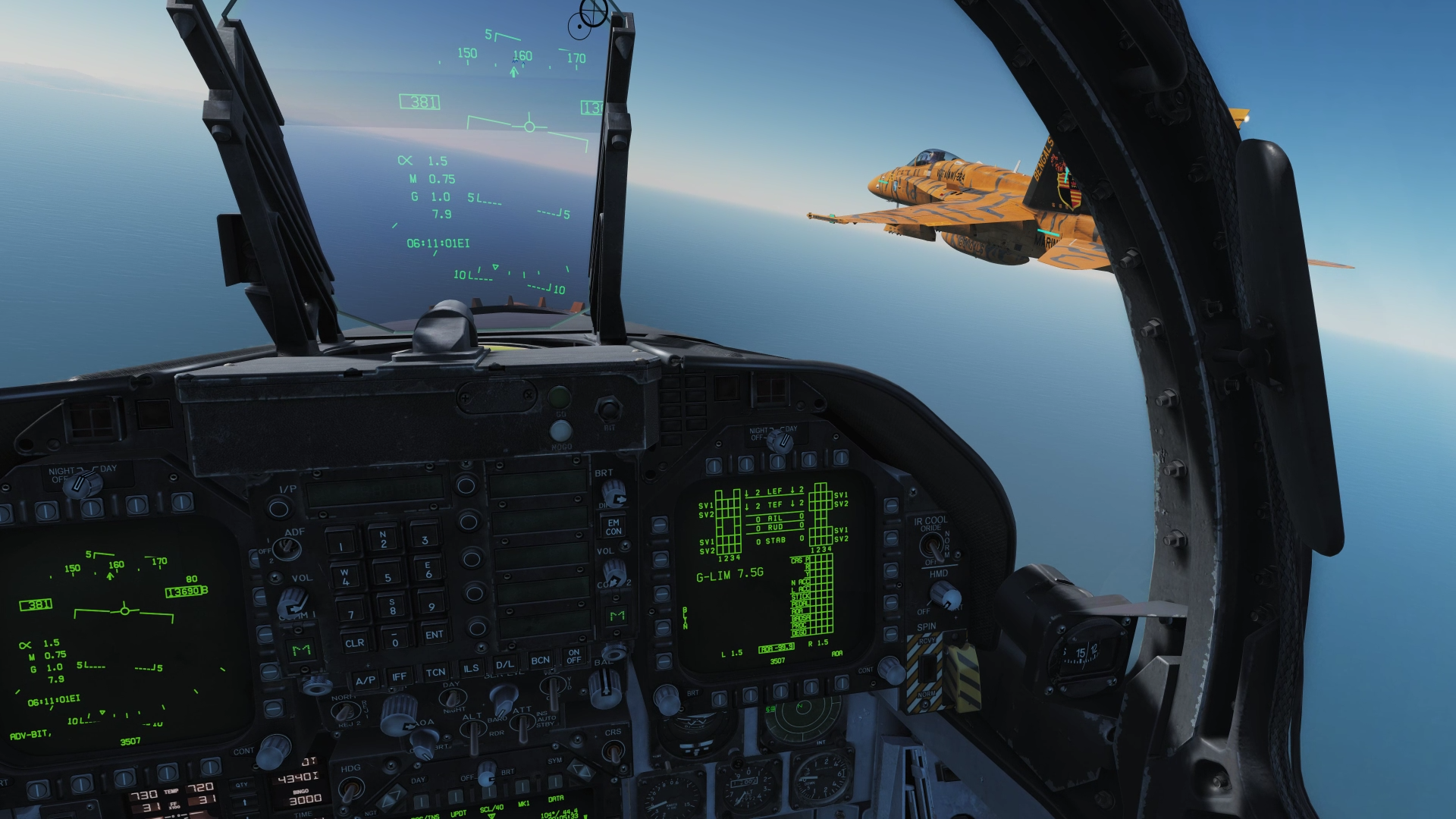
Task: Select the IFF function button
Action: click(399, 676)
